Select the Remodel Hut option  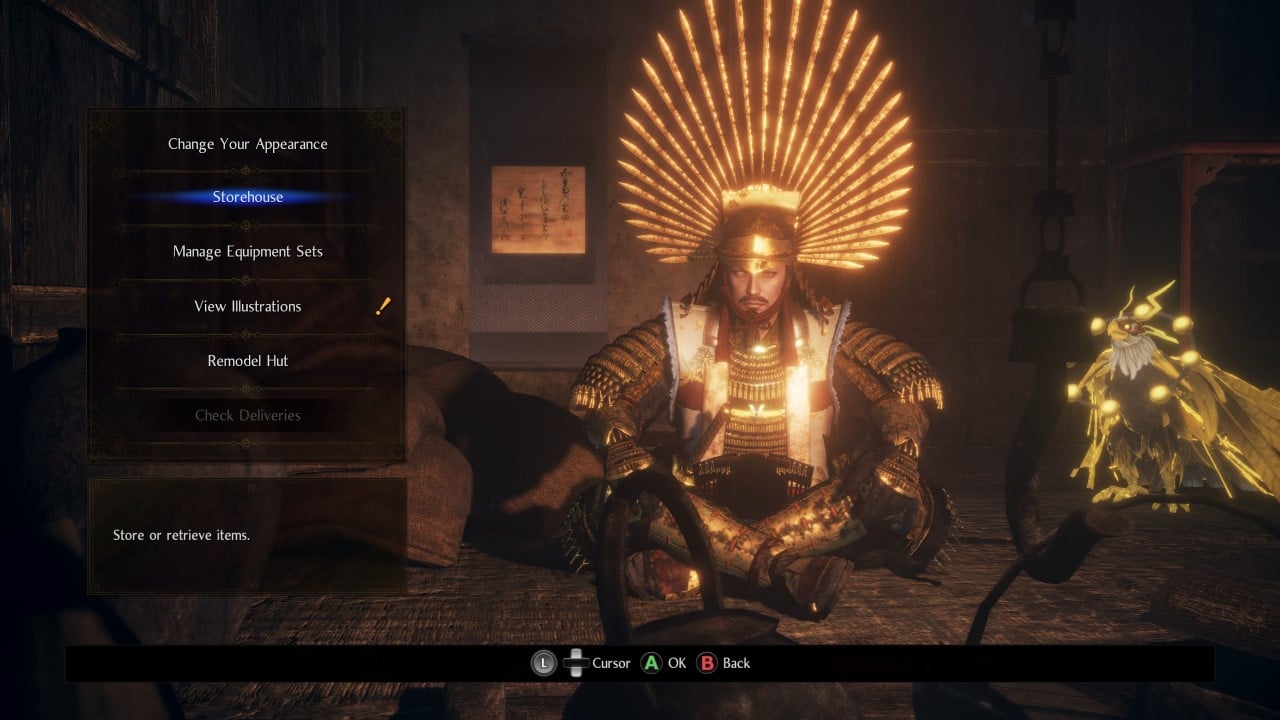[x=247, y=360]
